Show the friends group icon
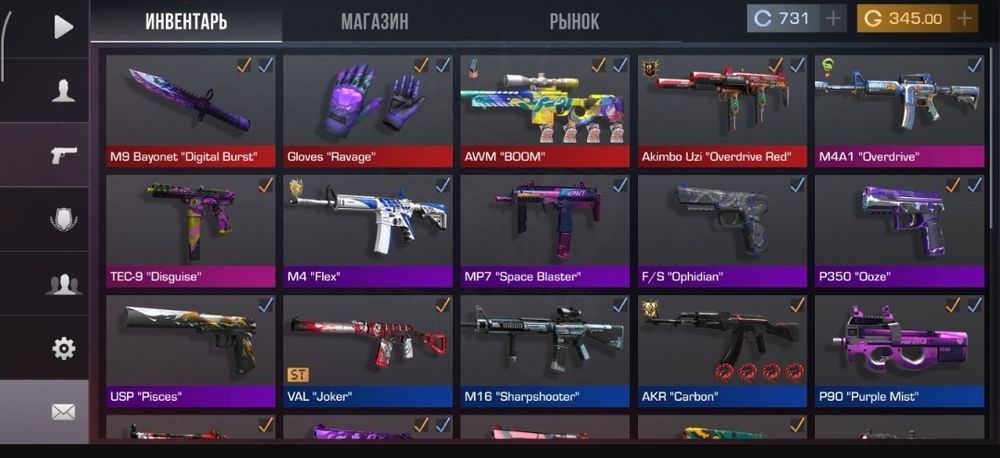This screenshot has width=1000, height=458. click(63, 284)
